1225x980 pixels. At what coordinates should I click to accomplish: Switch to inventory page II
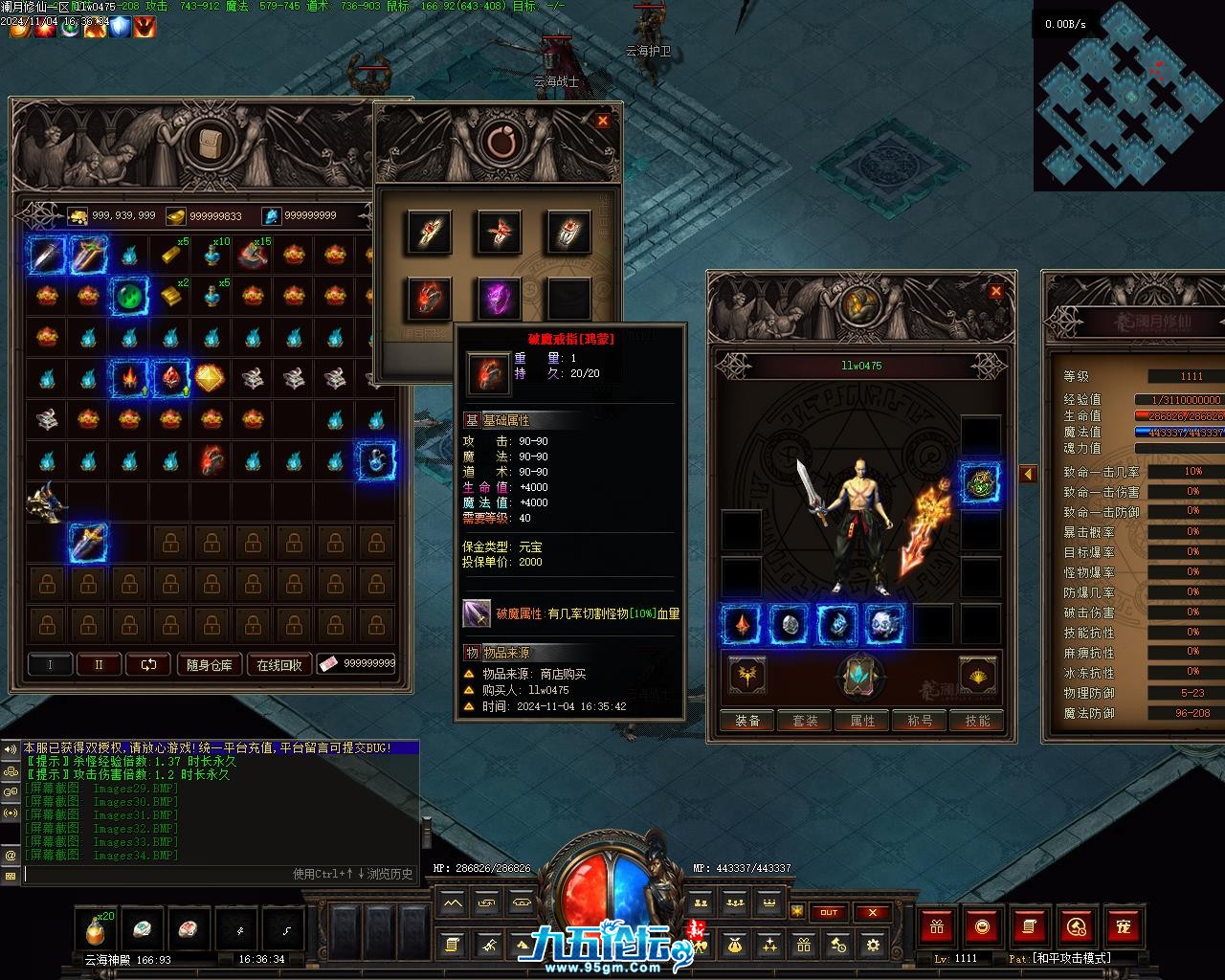pos(99,664)
